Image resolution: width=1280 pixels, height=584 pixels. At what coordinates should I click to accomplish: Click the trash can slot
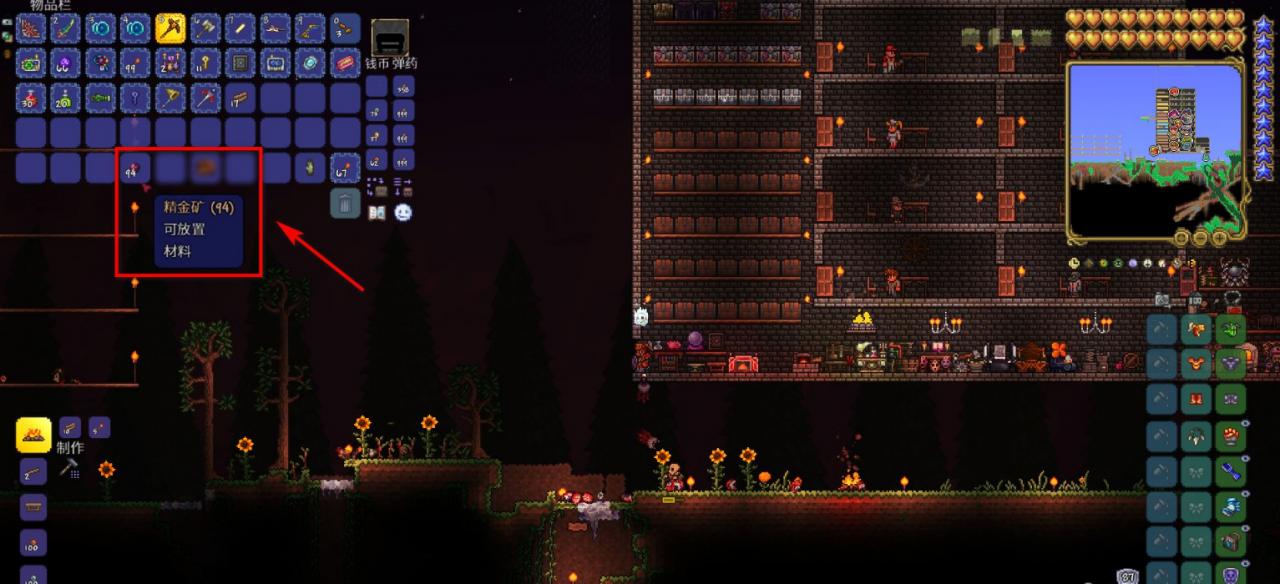tap(345, 203)
